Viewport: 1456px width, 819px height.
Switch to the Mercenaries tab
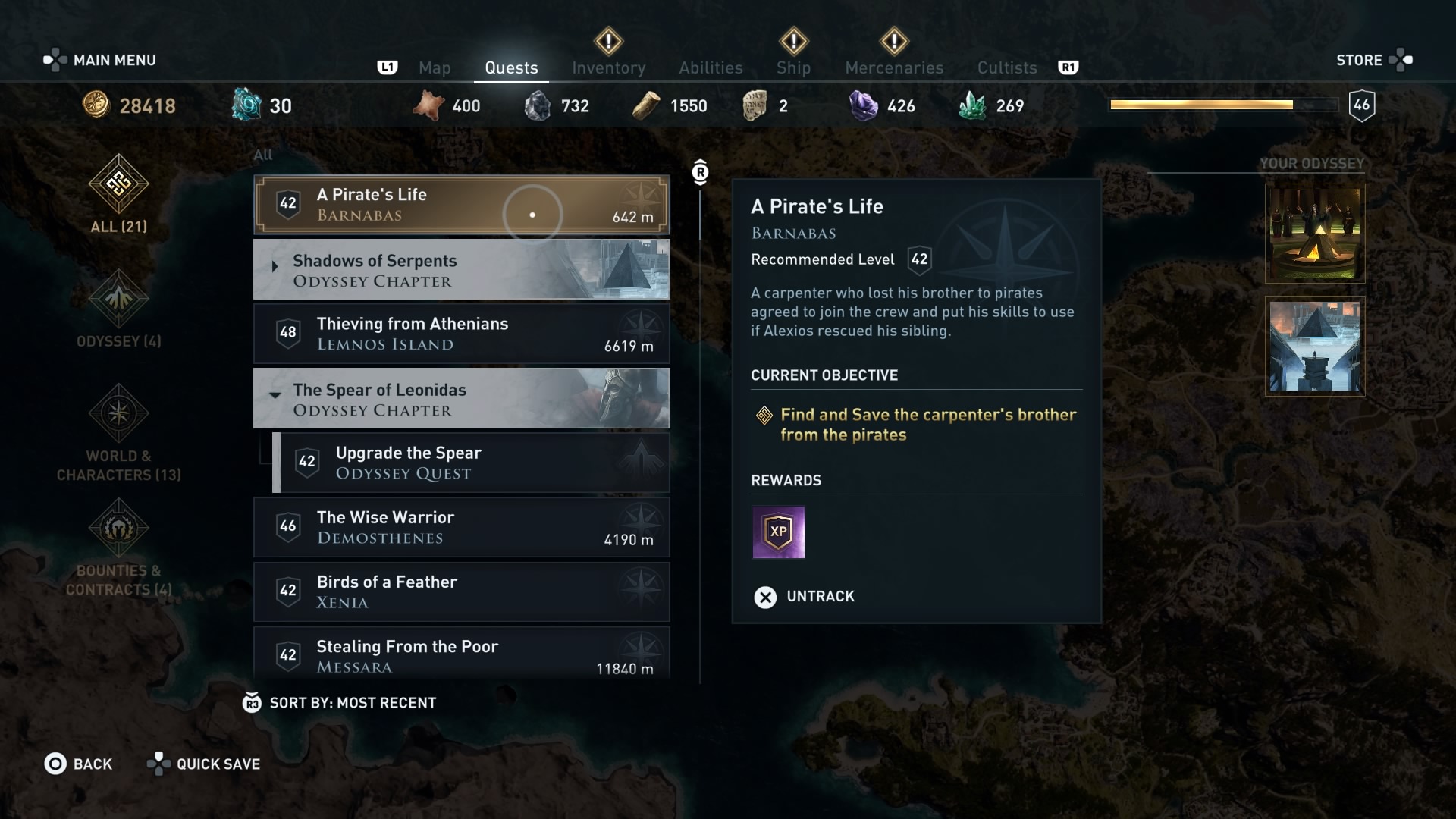coord(893,67)
